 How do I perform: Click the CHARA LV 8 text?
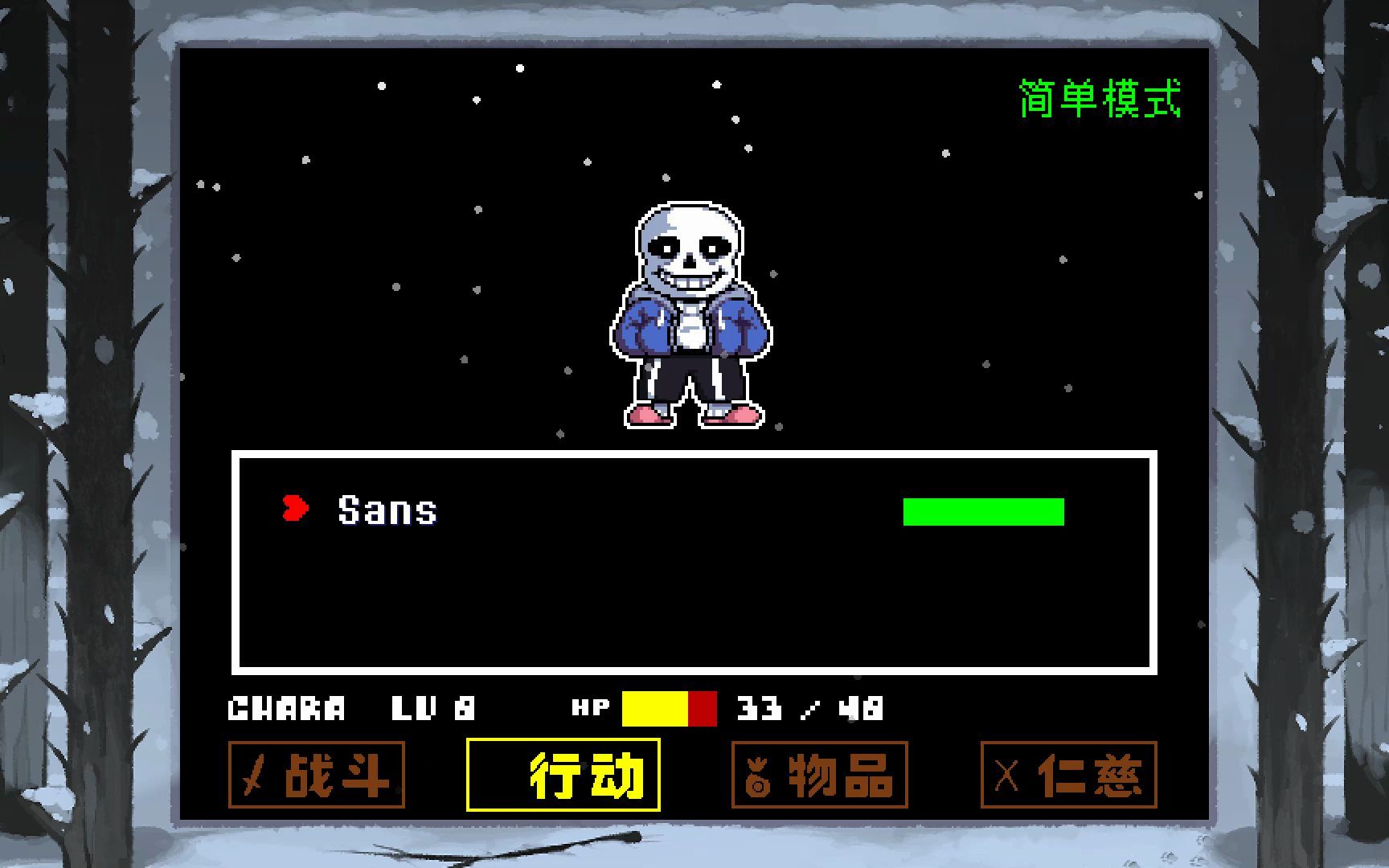350,709
